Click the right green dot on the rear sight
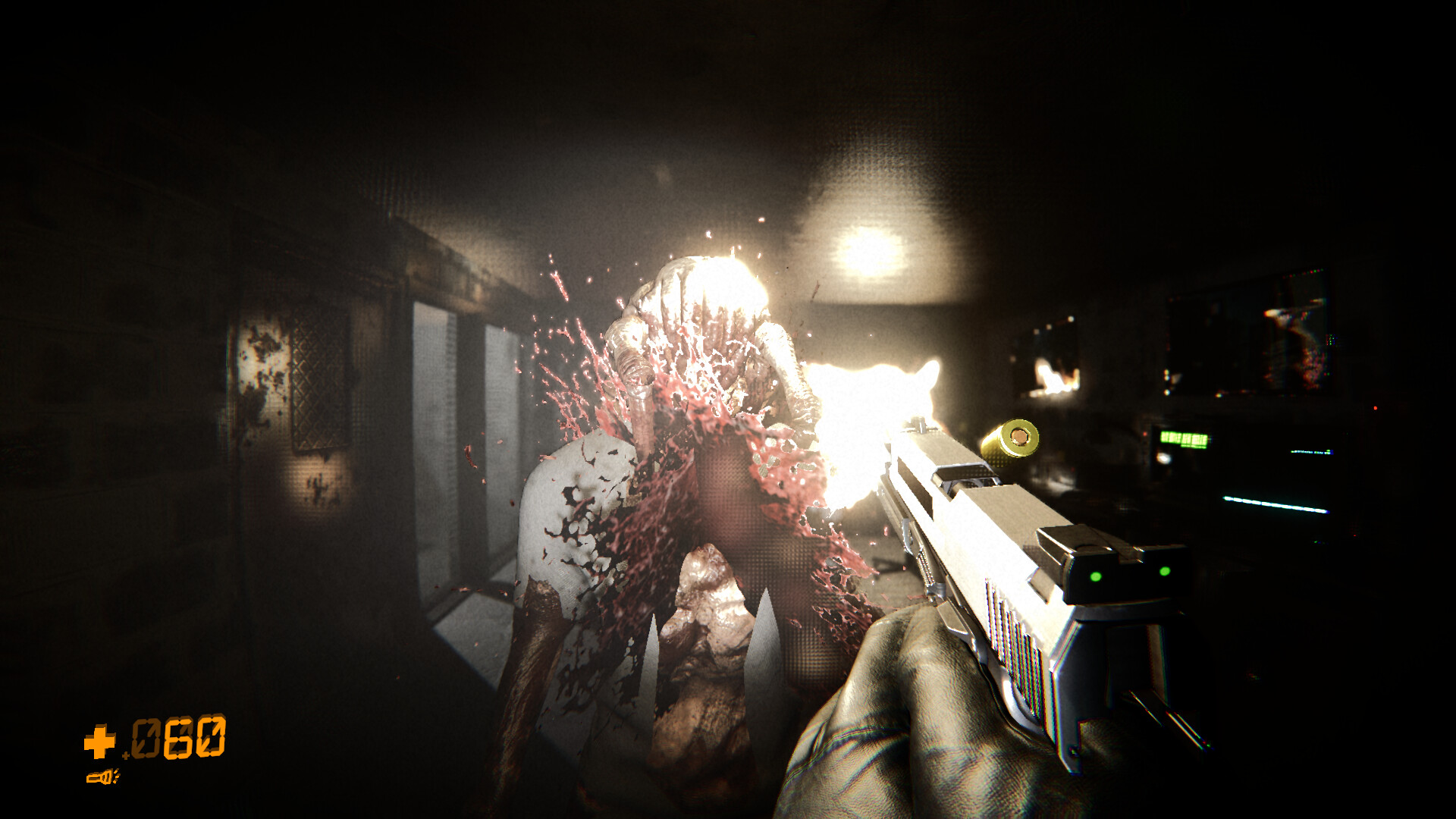The image size is (1456, 819). point(1165,571)
